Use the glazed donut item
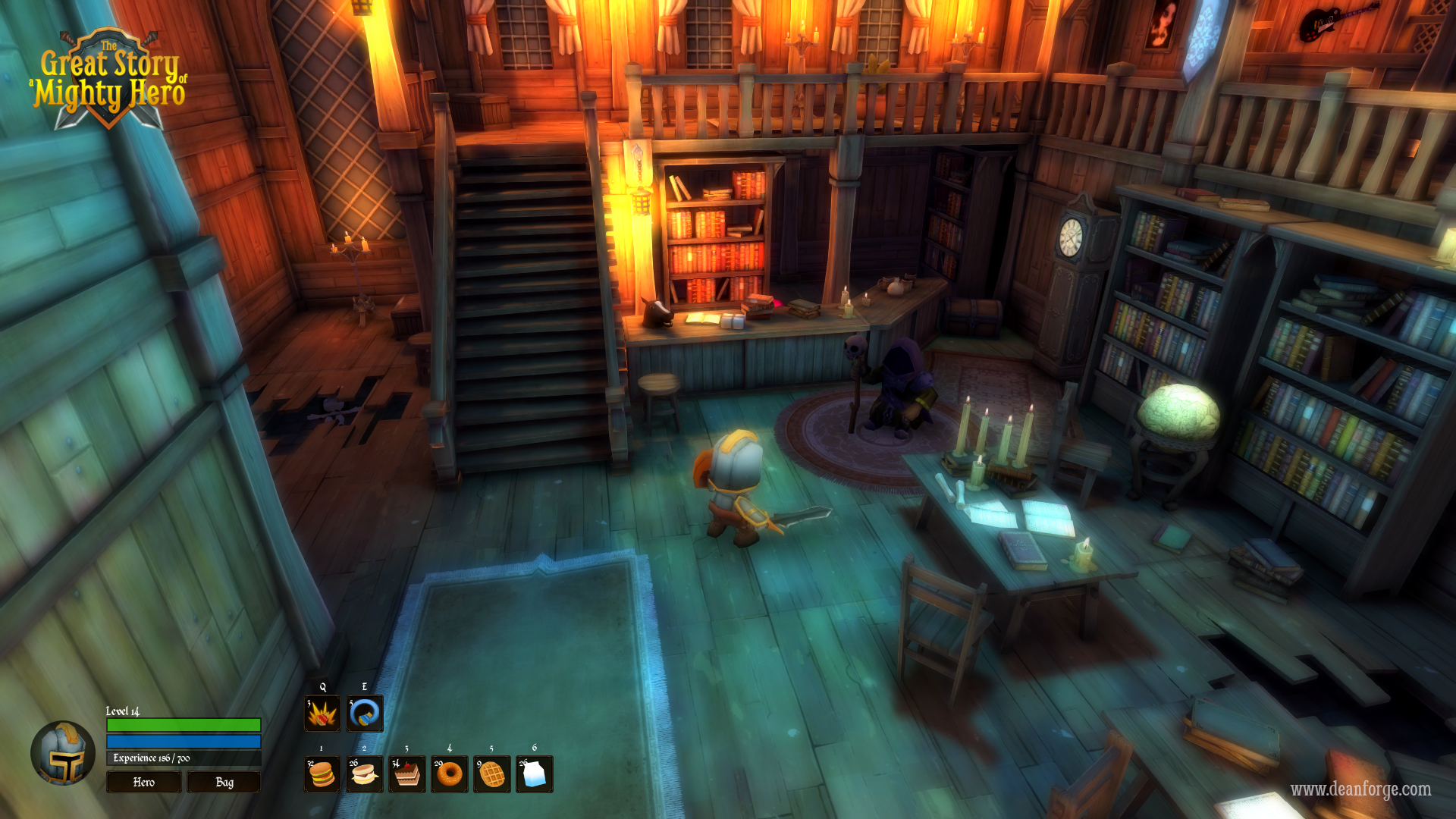The width and height of the screenshot is (1456, 819). tap(450, 774)
